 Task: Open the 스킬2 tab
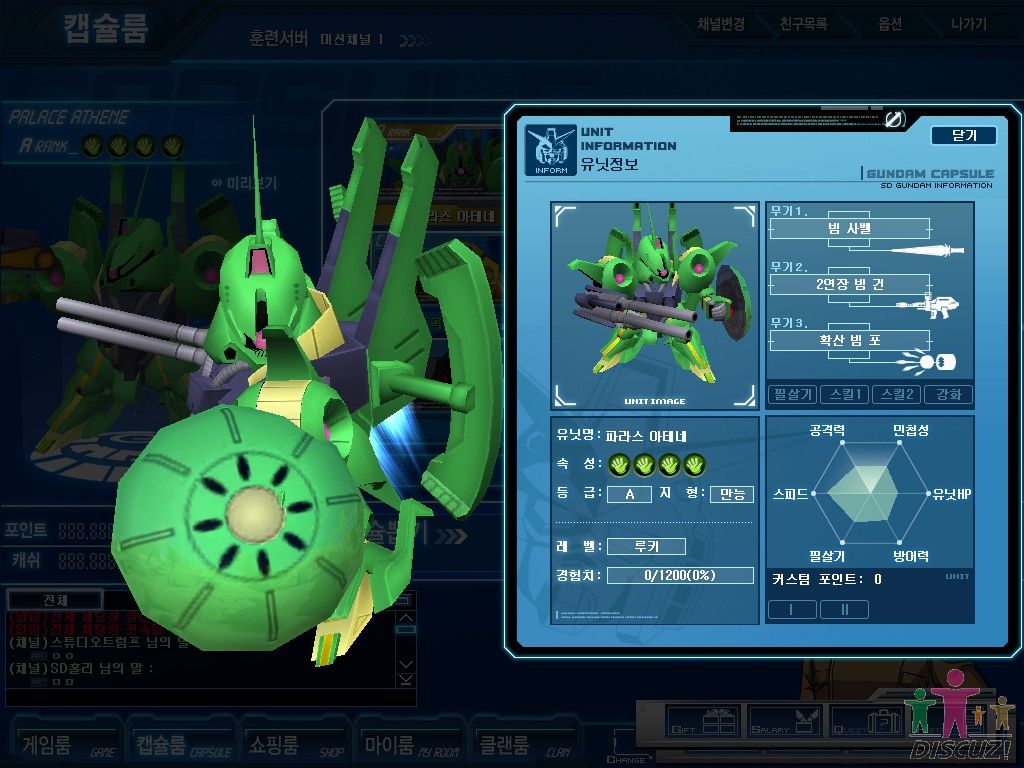coord(896,394)
